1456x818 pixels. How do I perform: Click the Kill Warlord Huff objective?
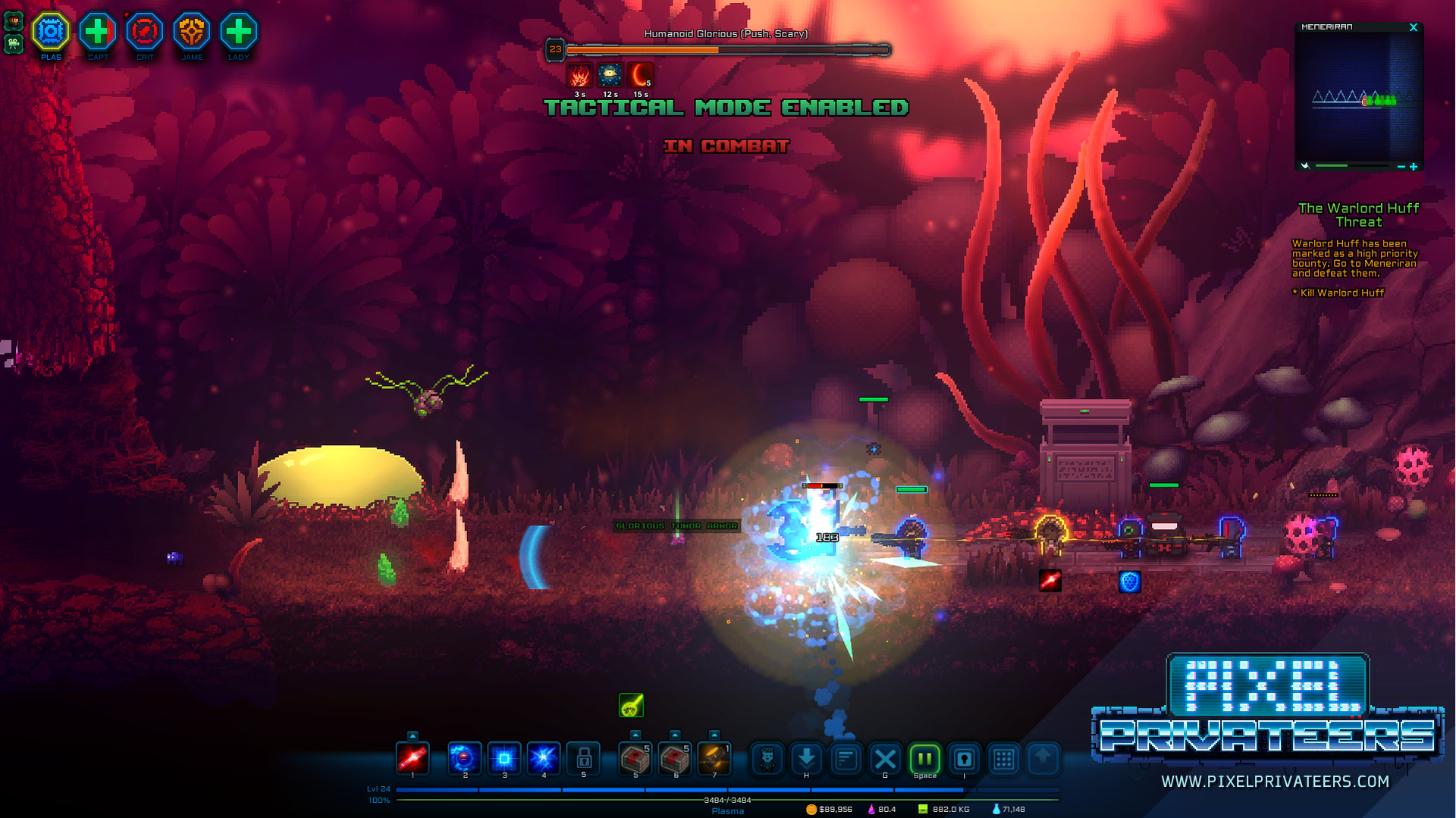coord(1337,293)
